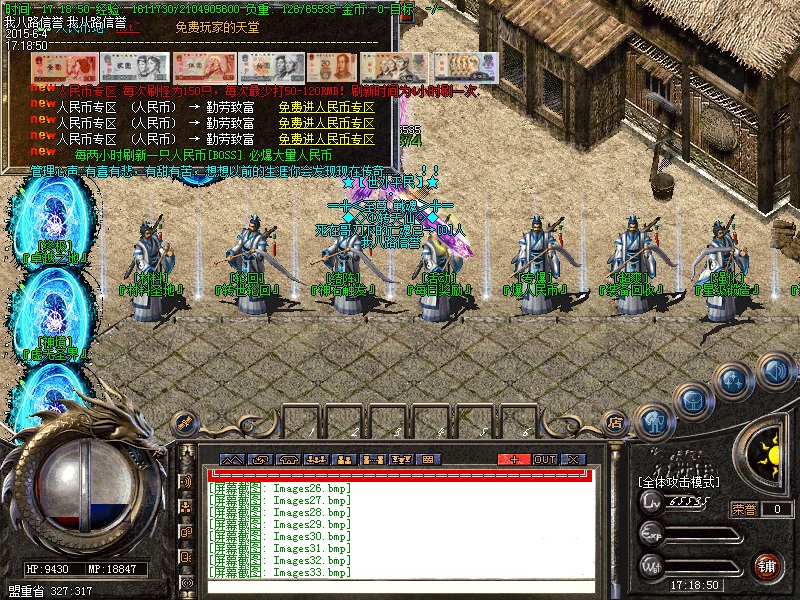Close the chat panel with X button

click(x=573, y=459)
